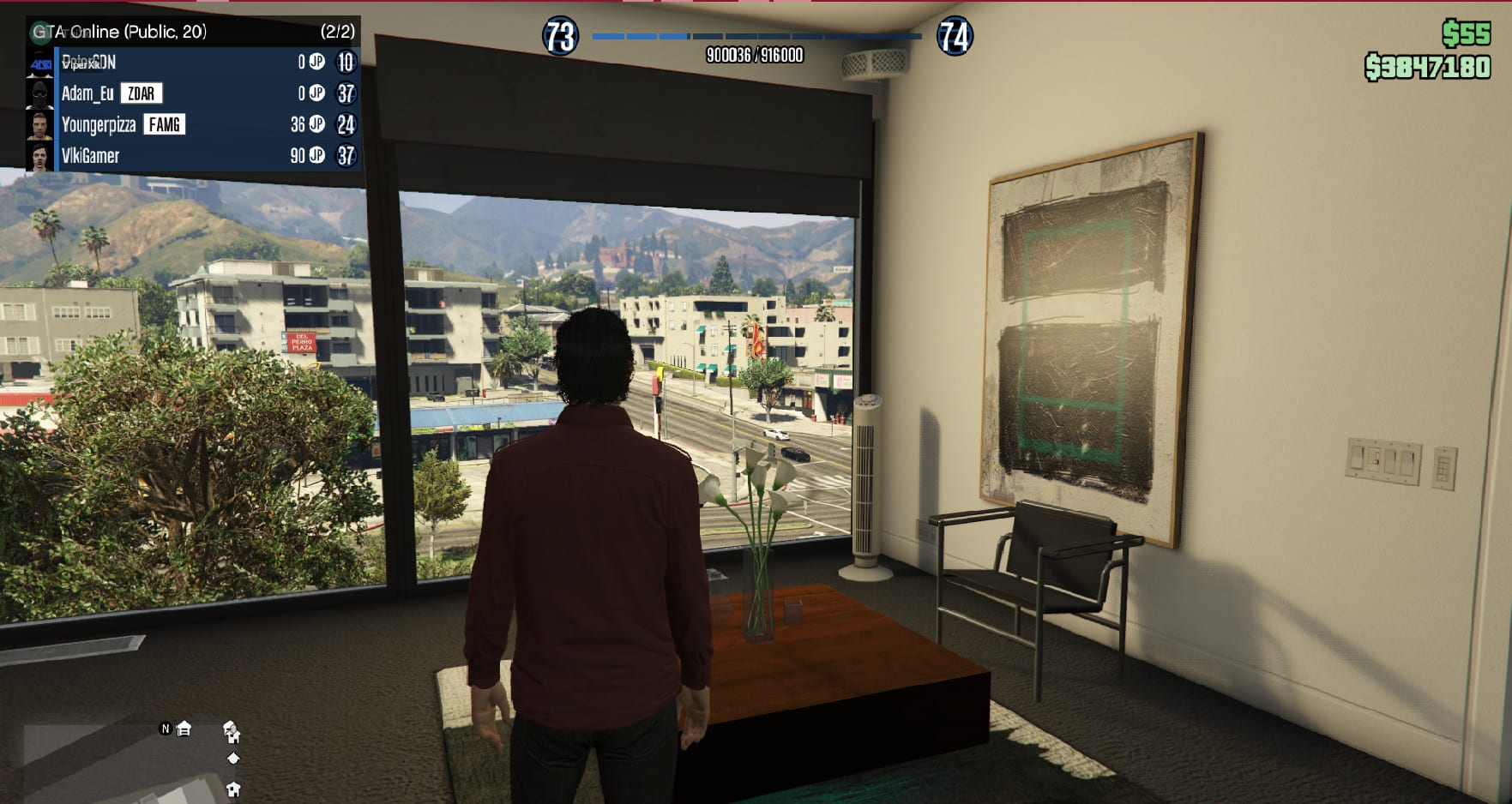This screenshot has width=1512, height=804.
Task: Click the FAMG crew tag
Action: coord(164,125)
